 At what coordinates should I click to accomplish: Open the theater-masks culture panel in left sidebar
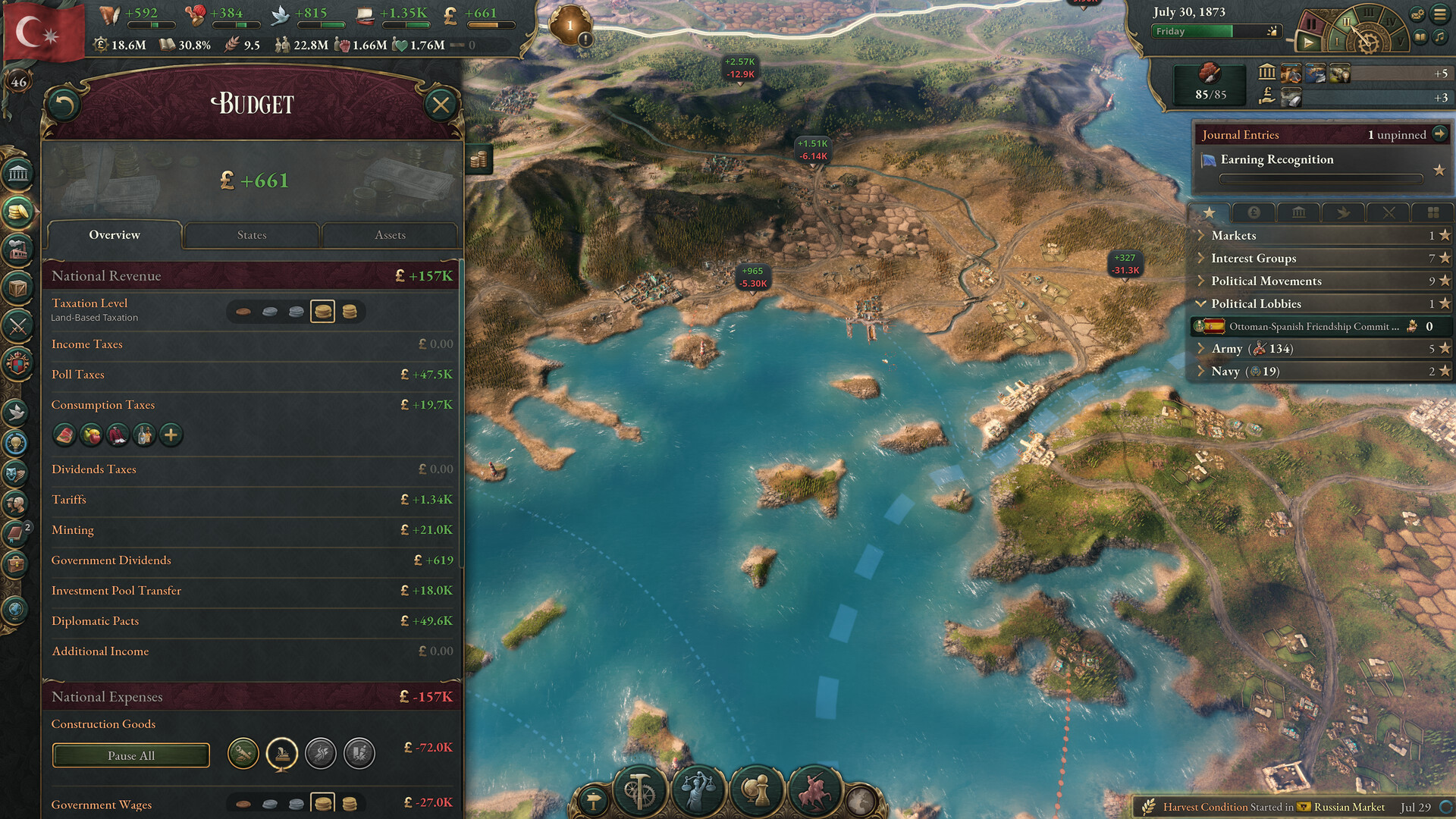[17, 474]
